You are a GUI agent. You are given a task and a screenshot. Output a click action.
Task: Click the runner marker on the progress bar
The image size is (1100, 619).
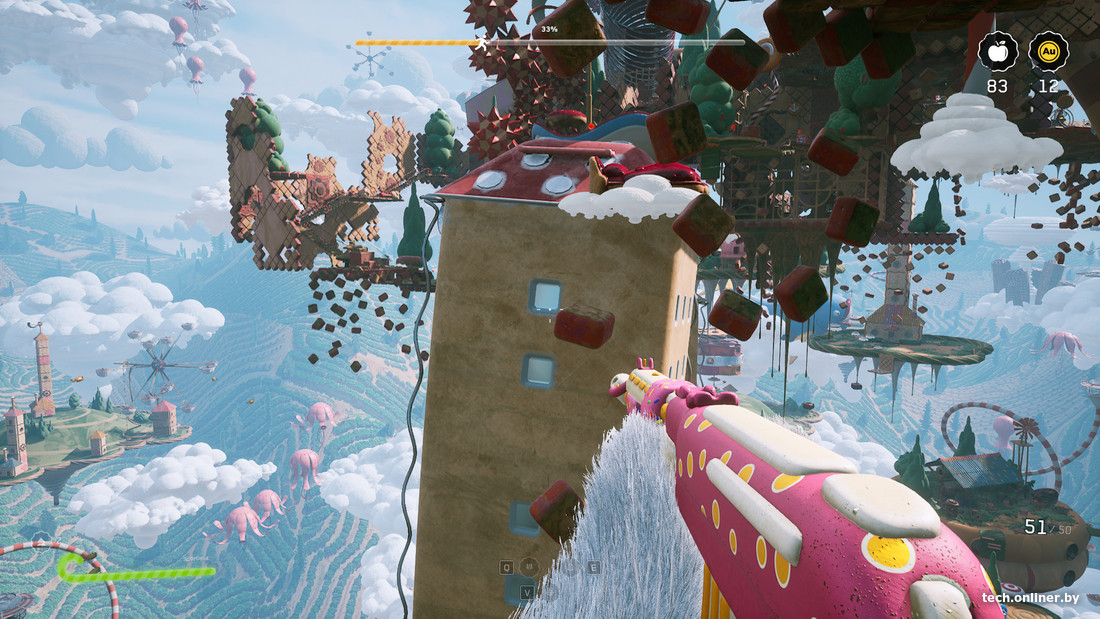[482, 43]
